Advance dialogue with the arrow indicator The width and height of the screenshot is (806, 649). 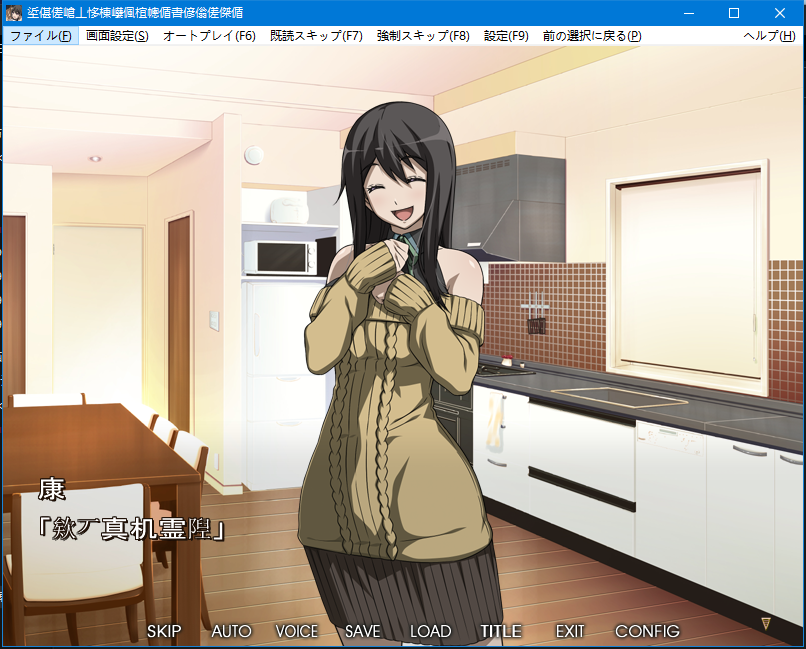point(766,623)
